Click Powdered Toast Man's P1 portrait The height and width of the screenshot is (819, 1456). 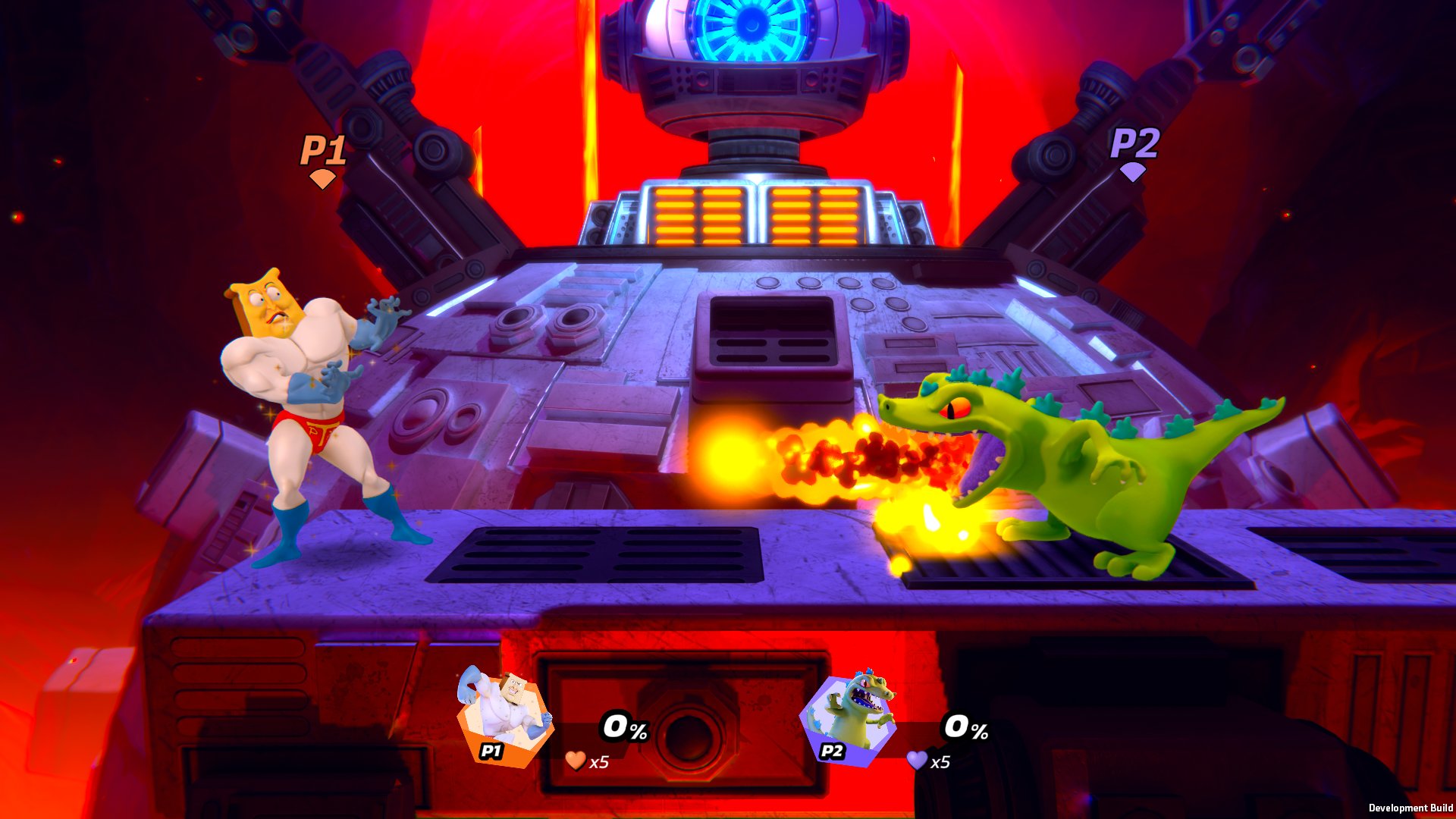click(x=505, y=717)
